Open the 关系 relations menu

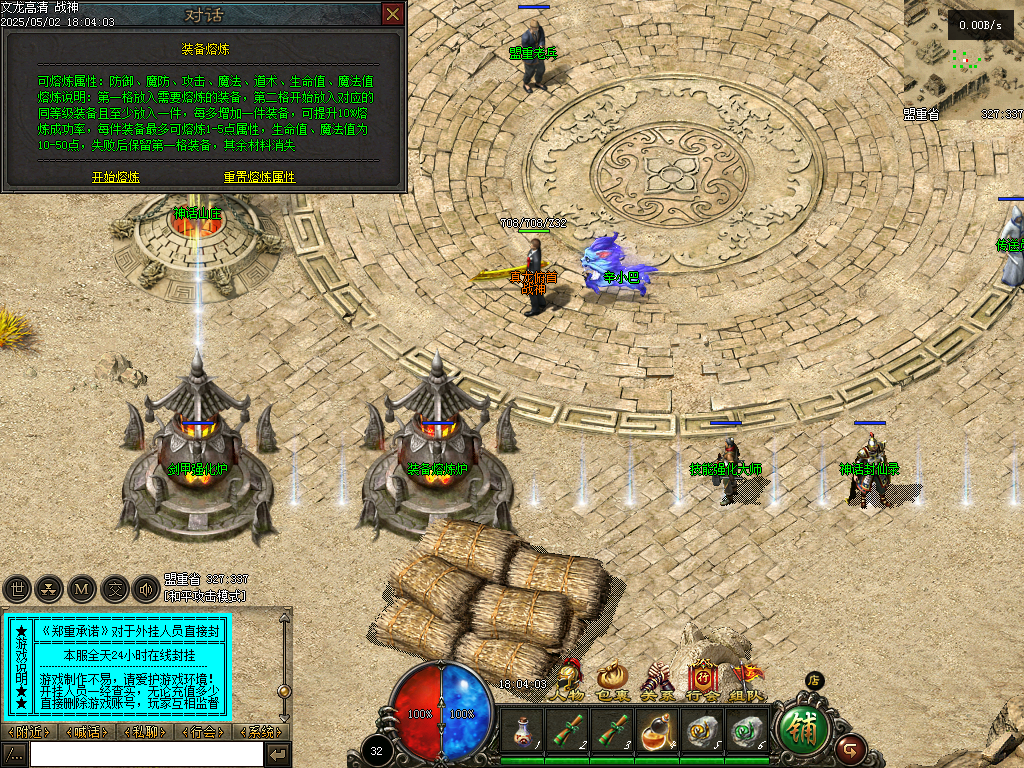(657, 680)
